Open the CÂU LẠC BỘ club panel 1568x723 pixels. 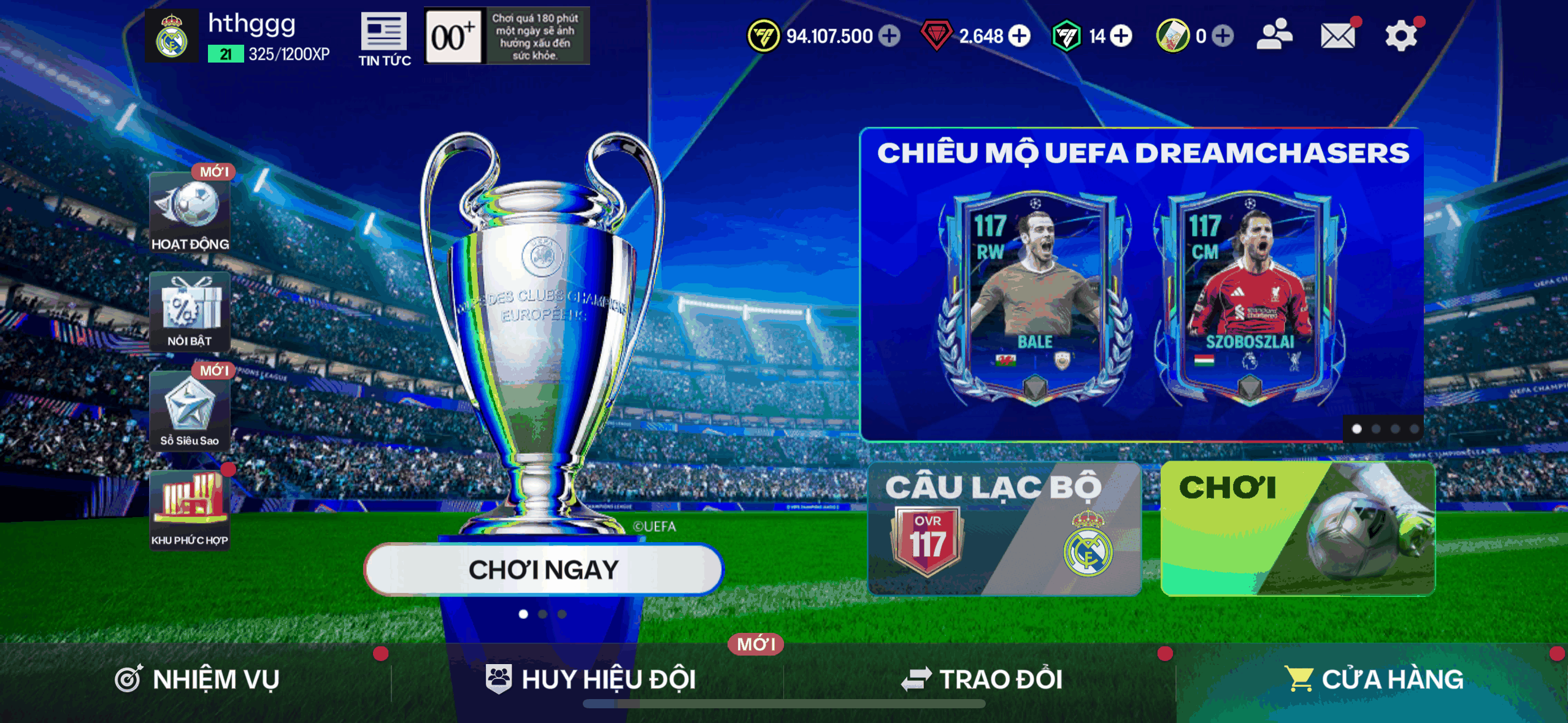click(x=1004, y=529)
